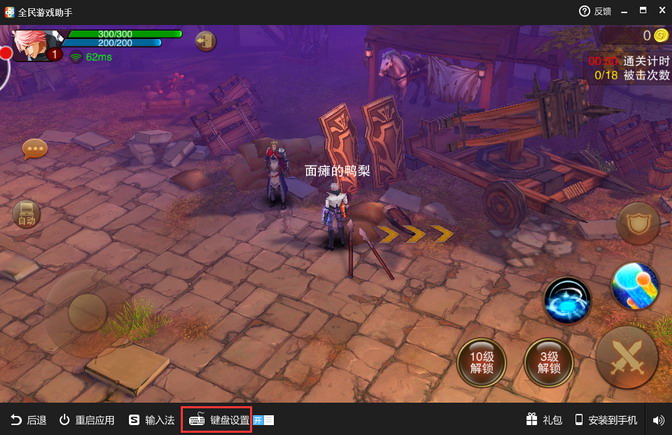Choose 安装到手机 install to phone

click(x=606, y=420)
